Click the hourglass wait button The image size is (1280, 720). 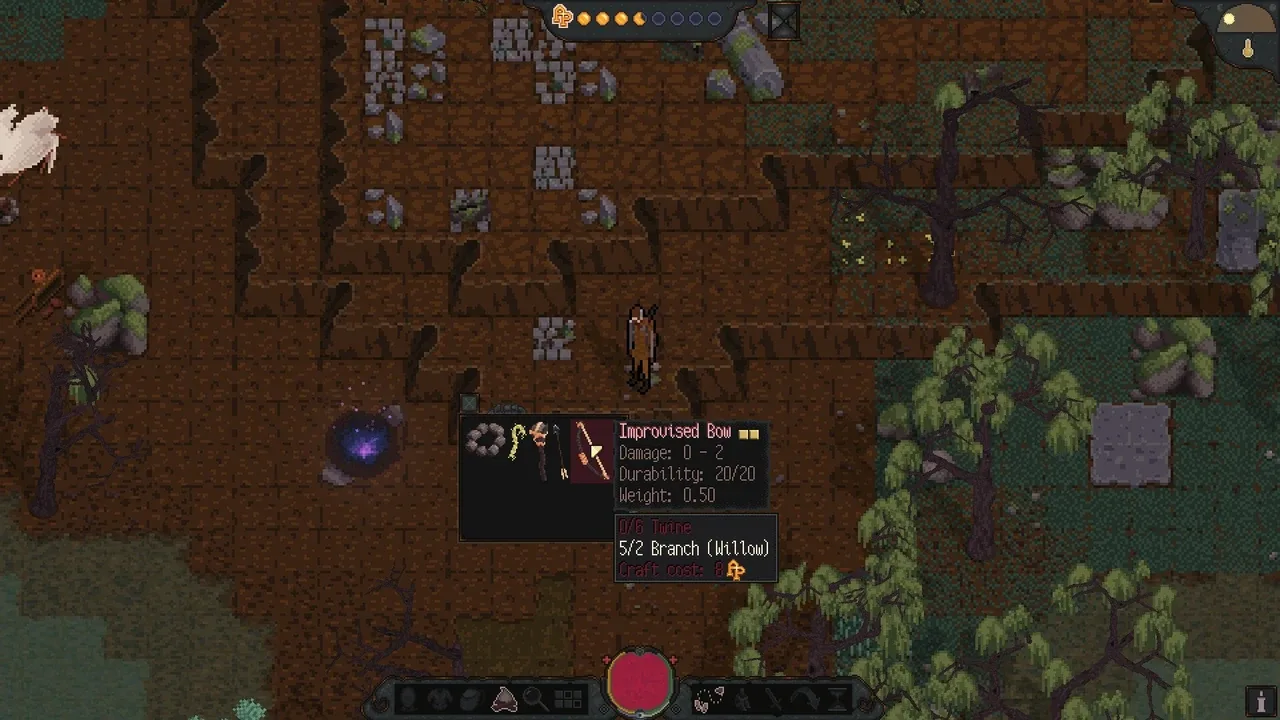(x=837, y=699)
